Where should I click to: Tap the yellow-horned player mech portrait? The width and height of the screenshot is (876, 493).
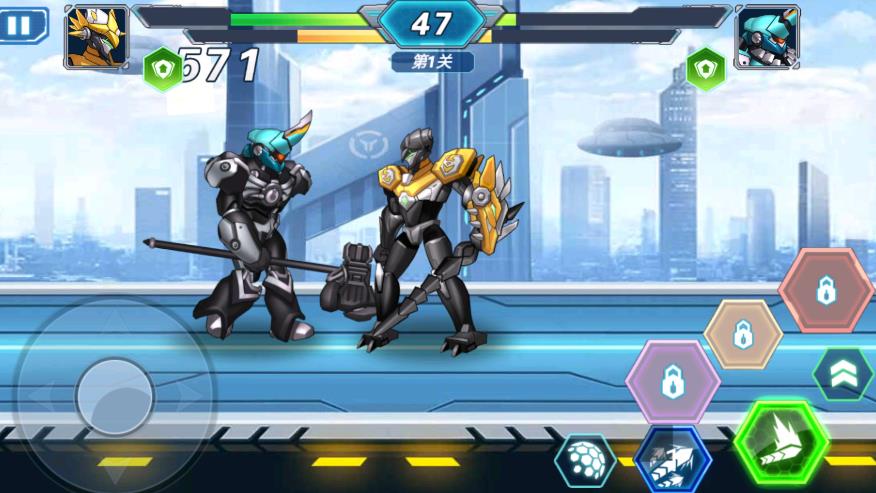[x=97, y=37]
